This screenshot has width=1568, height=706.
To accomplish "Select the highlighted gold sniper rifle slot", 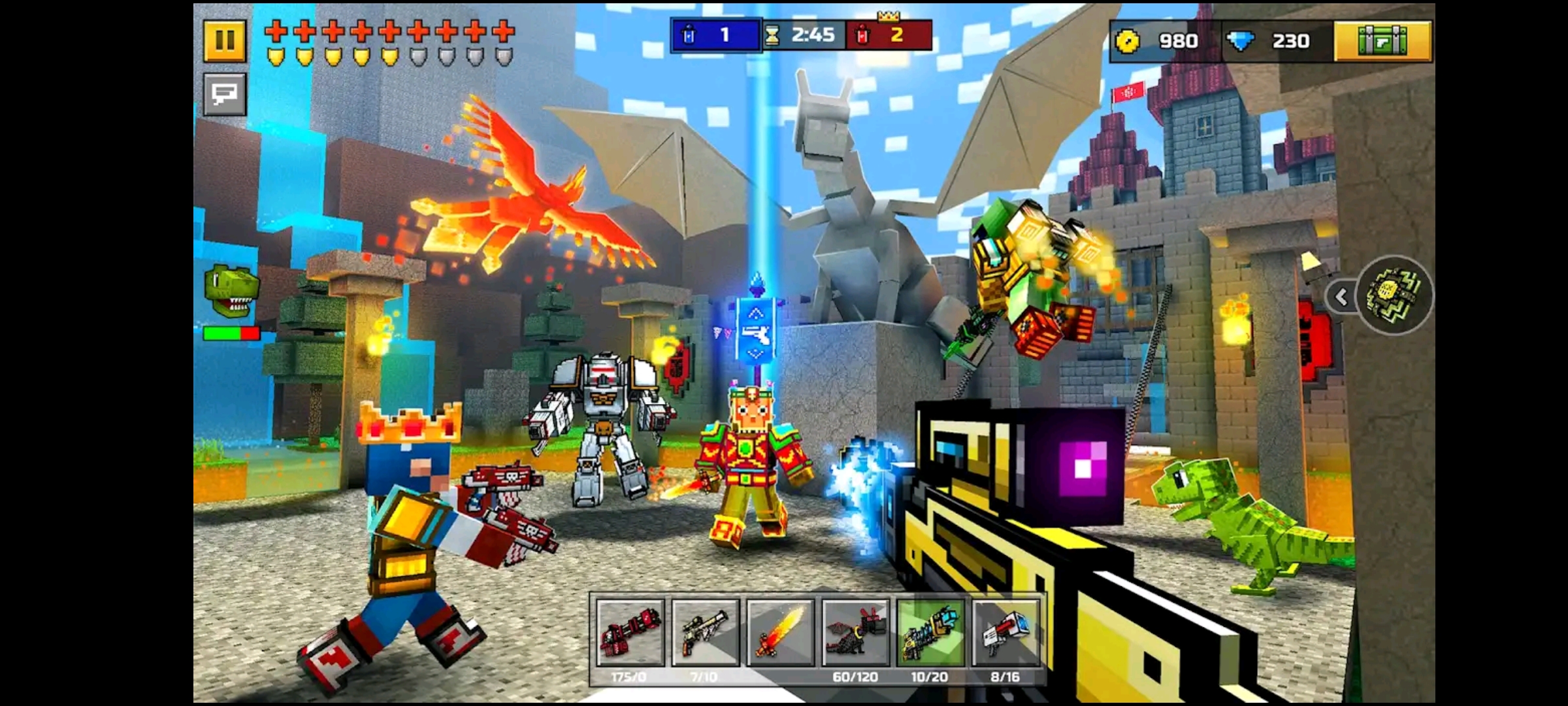I will click(930, 633).
